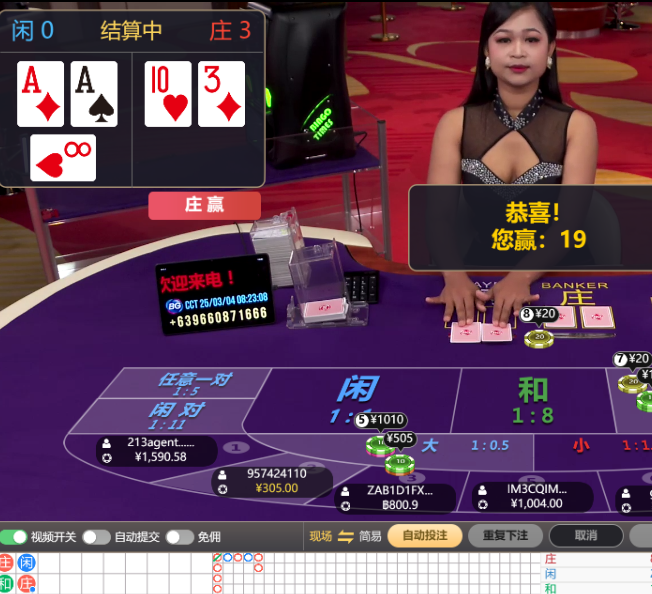Turn on the 免佣 commission-free toggle

tap(179, 537)
